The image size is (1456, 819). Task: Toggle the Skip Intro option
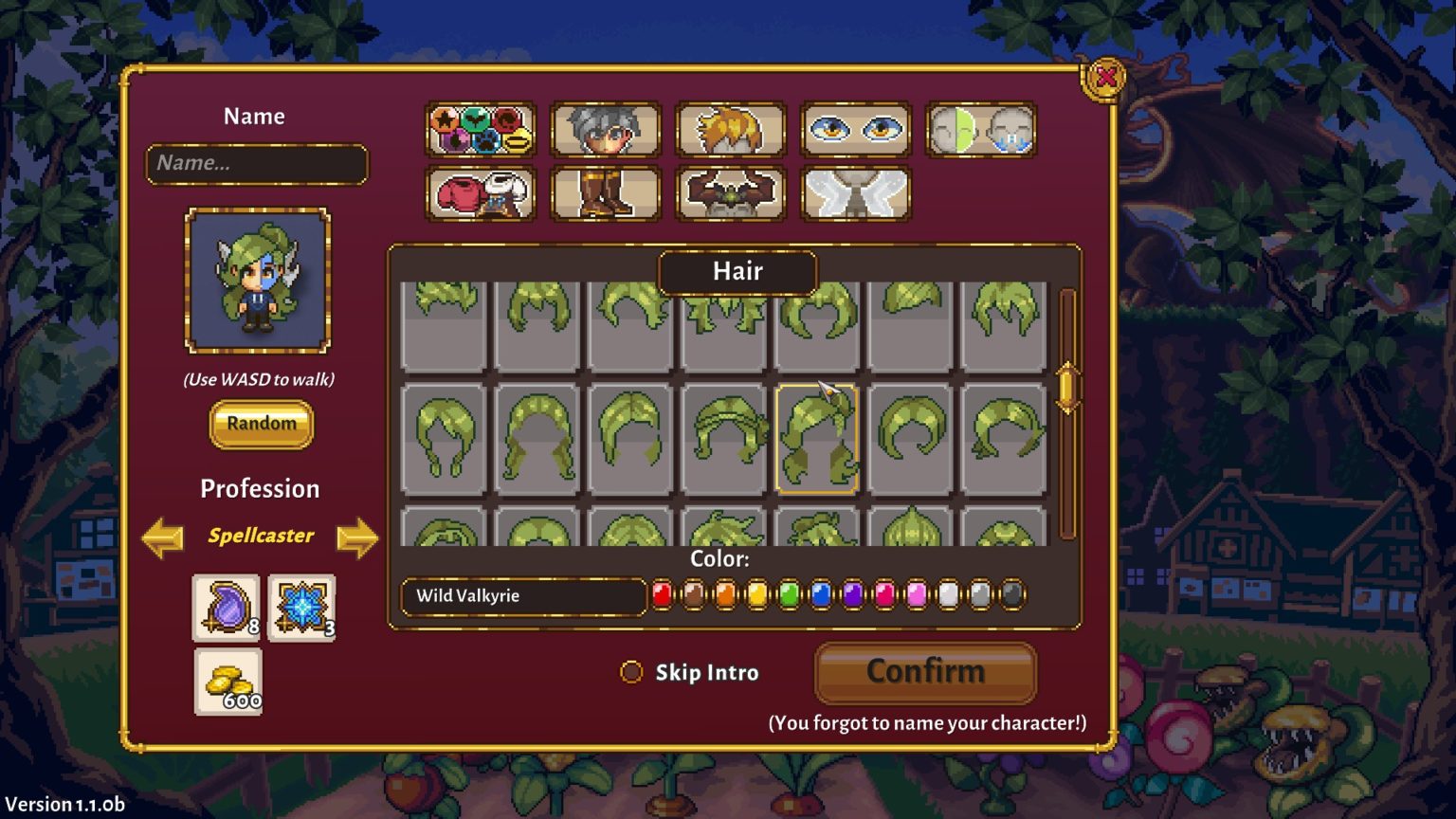(631, 672)
